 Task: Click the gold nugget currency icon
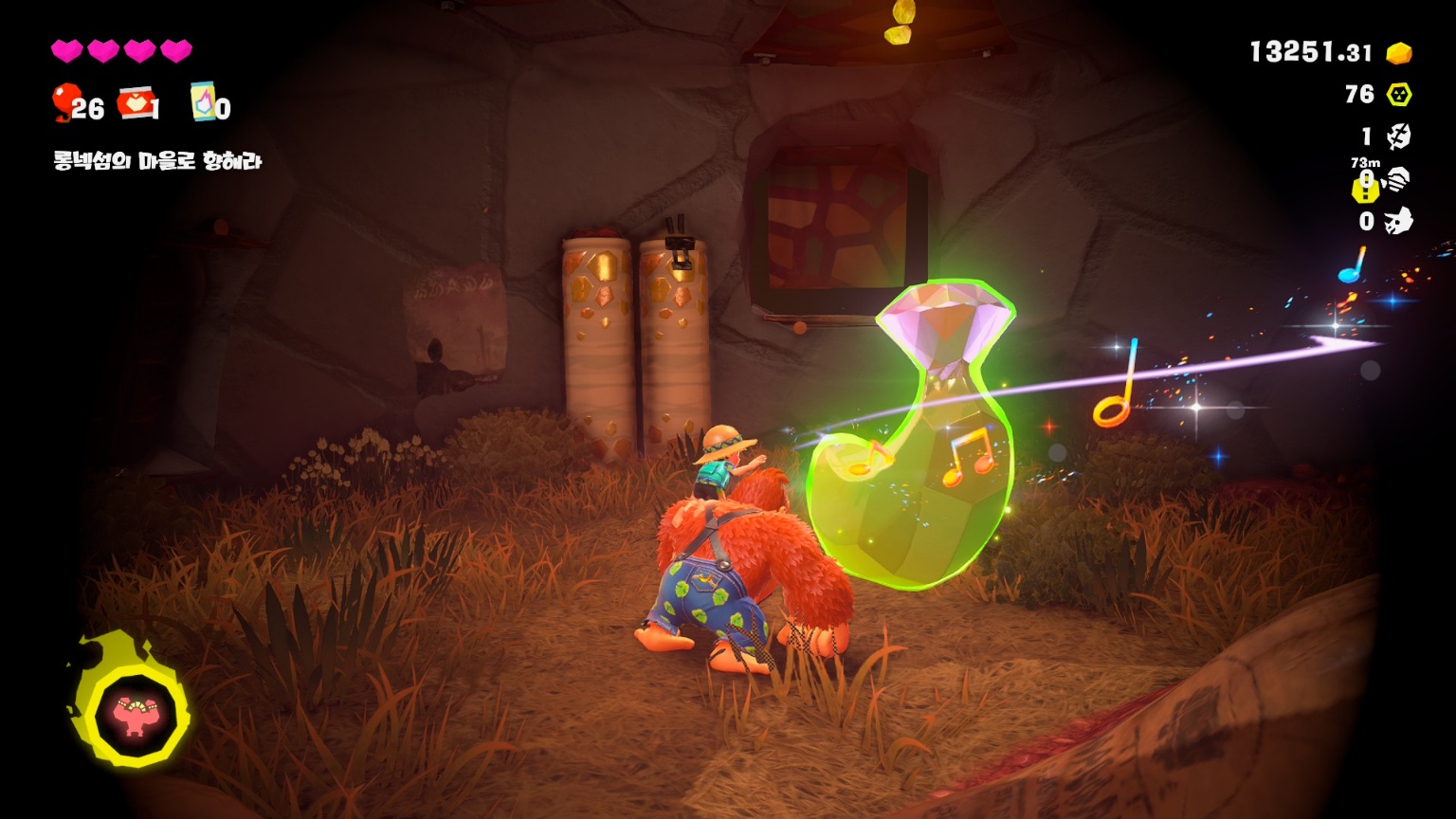pos(1399,53)
